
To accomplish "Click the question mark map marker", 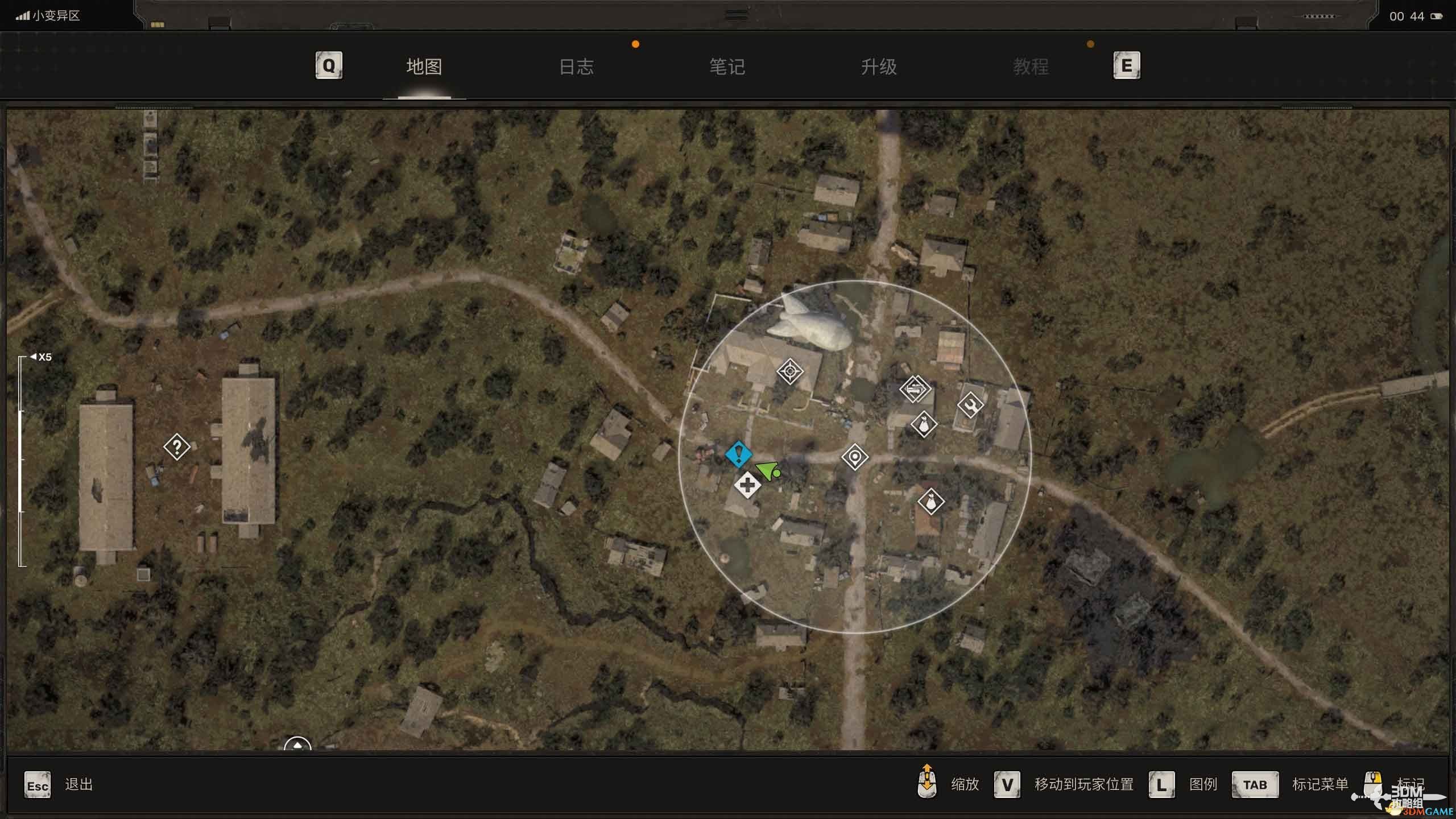I will (177, 447).
